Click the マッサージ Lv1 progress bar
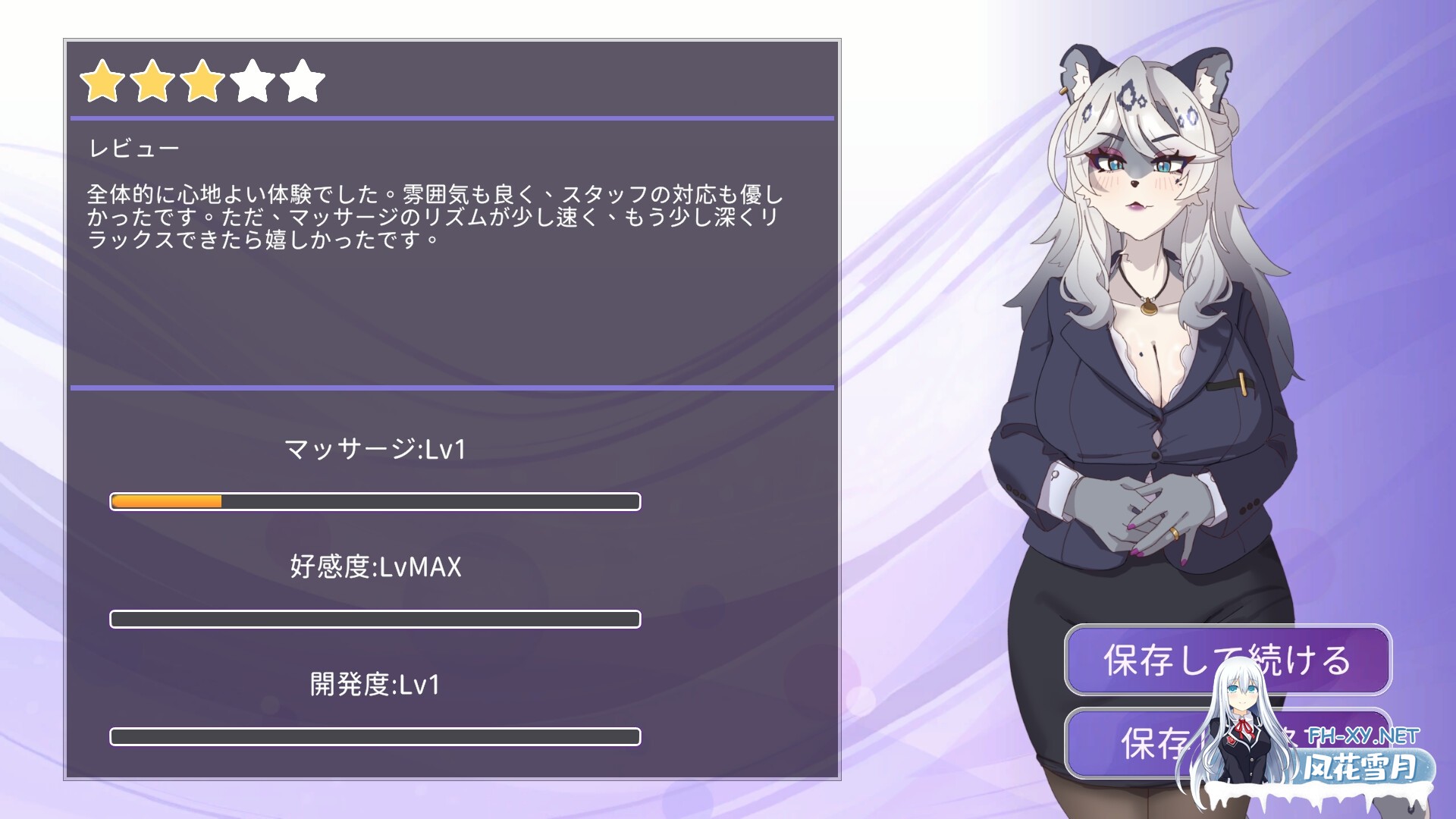This screenshot has height=819, width=1456. (x=375, y=500)
